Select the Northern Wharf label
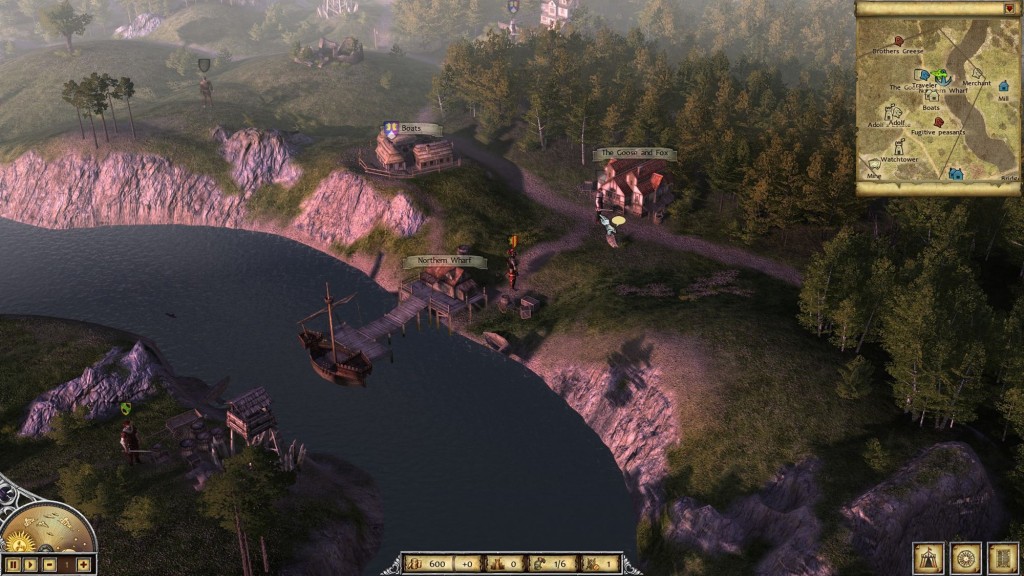This screenshot has height=576, width=1024. [x=445, y=262]
